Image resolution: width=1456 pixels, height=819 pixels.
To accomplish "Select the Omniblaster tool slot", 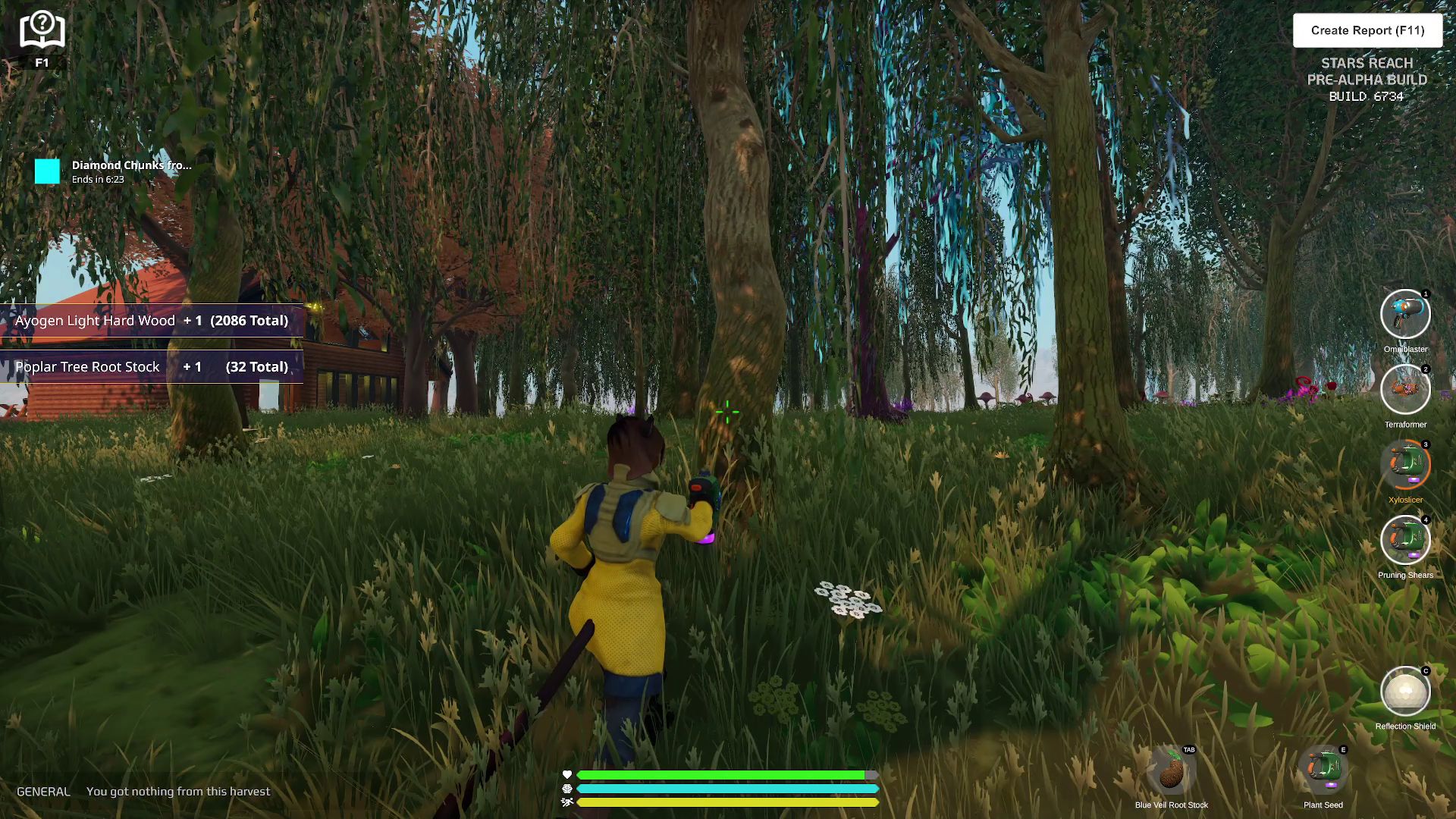I will click(x=1405, y=314).
